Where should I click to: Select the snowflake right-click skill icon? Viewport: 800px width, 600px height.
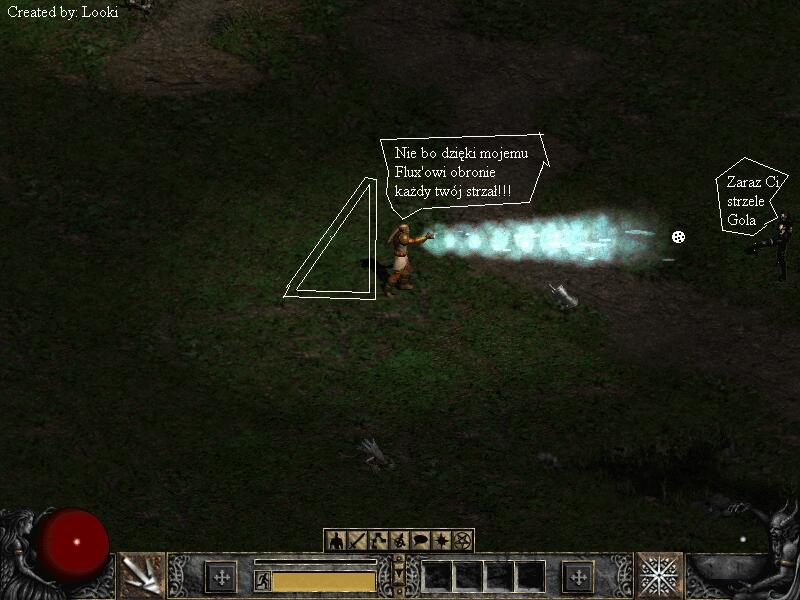[659, 575]
